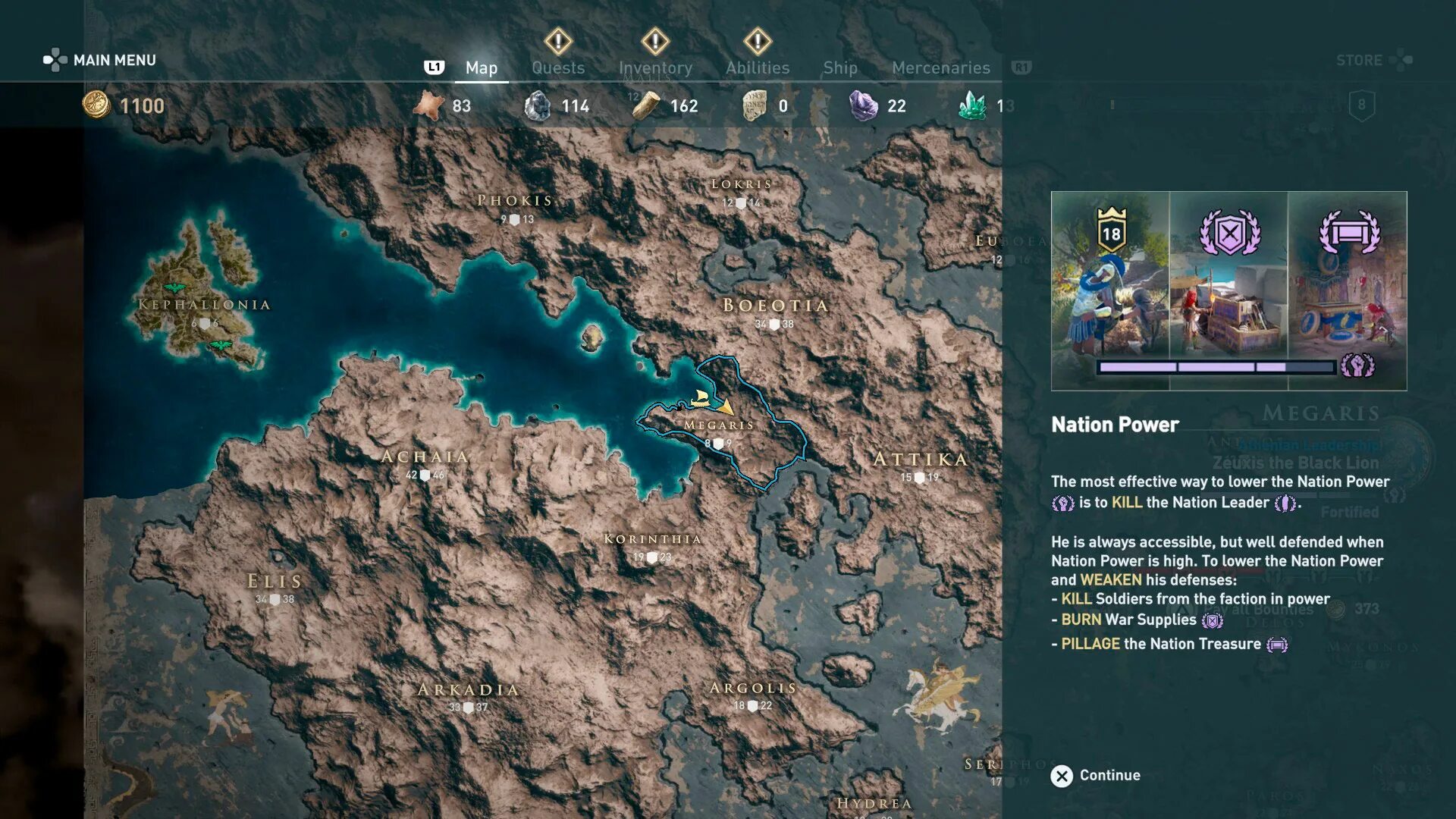Open the Mercenaries tab
This screenshot has height=819, width=1456.
point(940,68)
